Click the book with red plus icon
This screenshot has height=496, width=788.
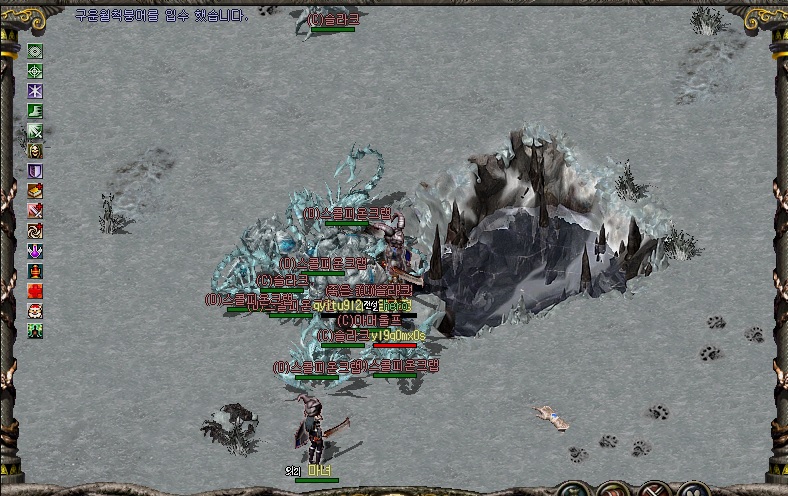[35, 191]
